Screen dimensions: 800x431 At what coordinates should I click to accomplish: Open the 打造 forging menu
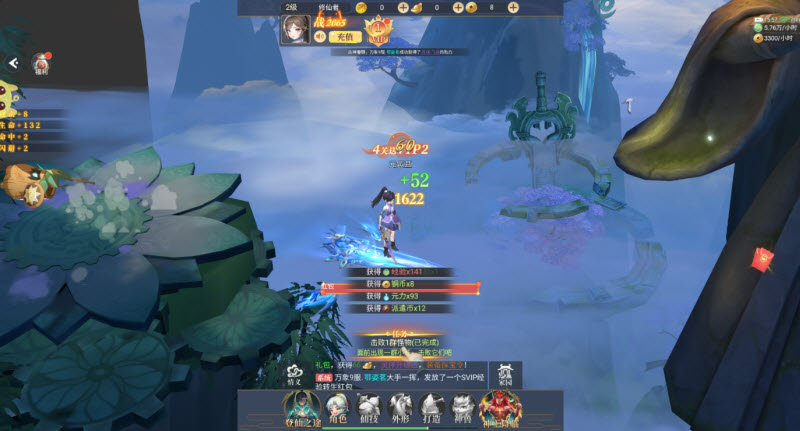[431, 407]
